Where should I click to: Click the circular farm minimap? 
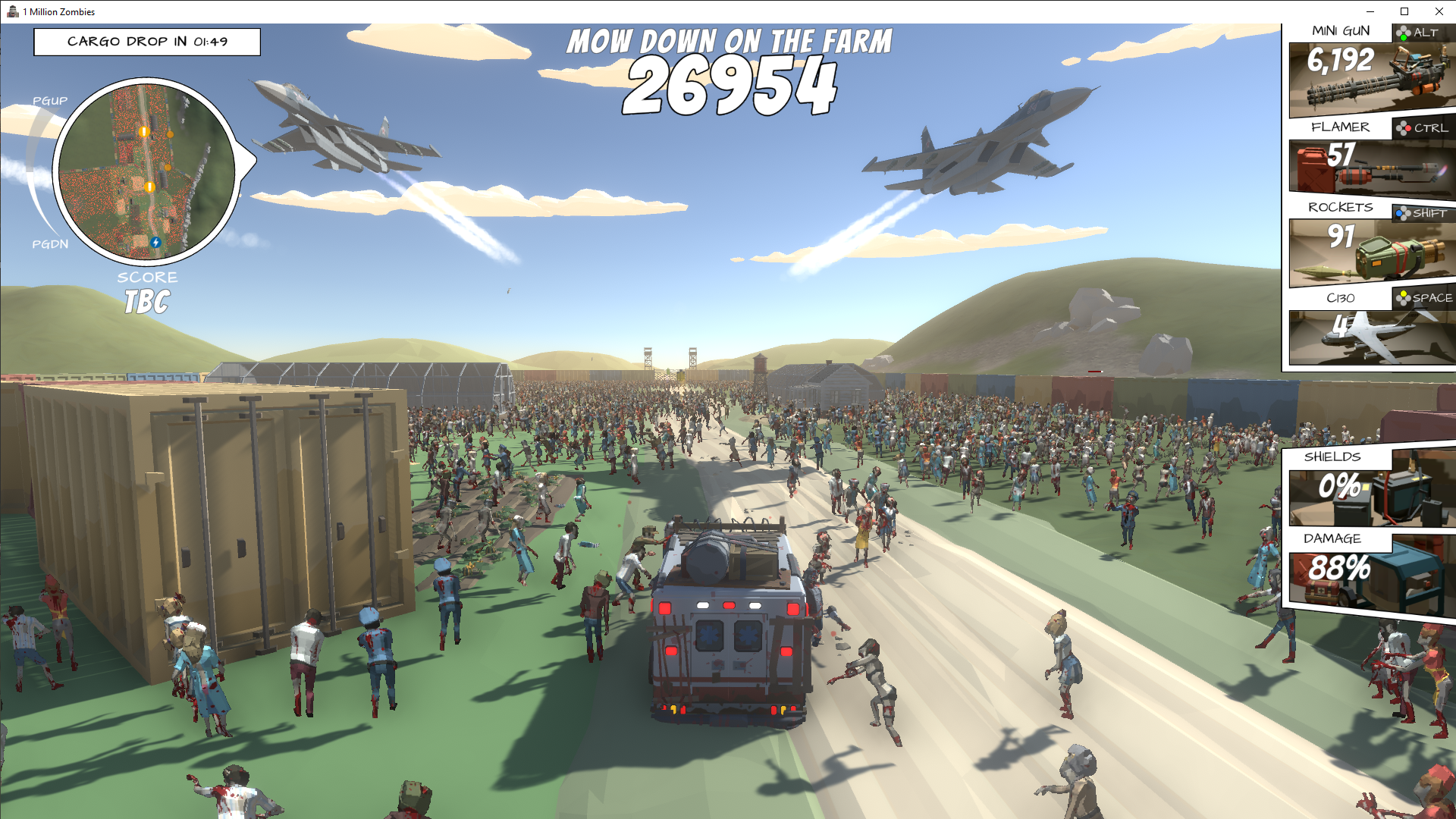147,171
